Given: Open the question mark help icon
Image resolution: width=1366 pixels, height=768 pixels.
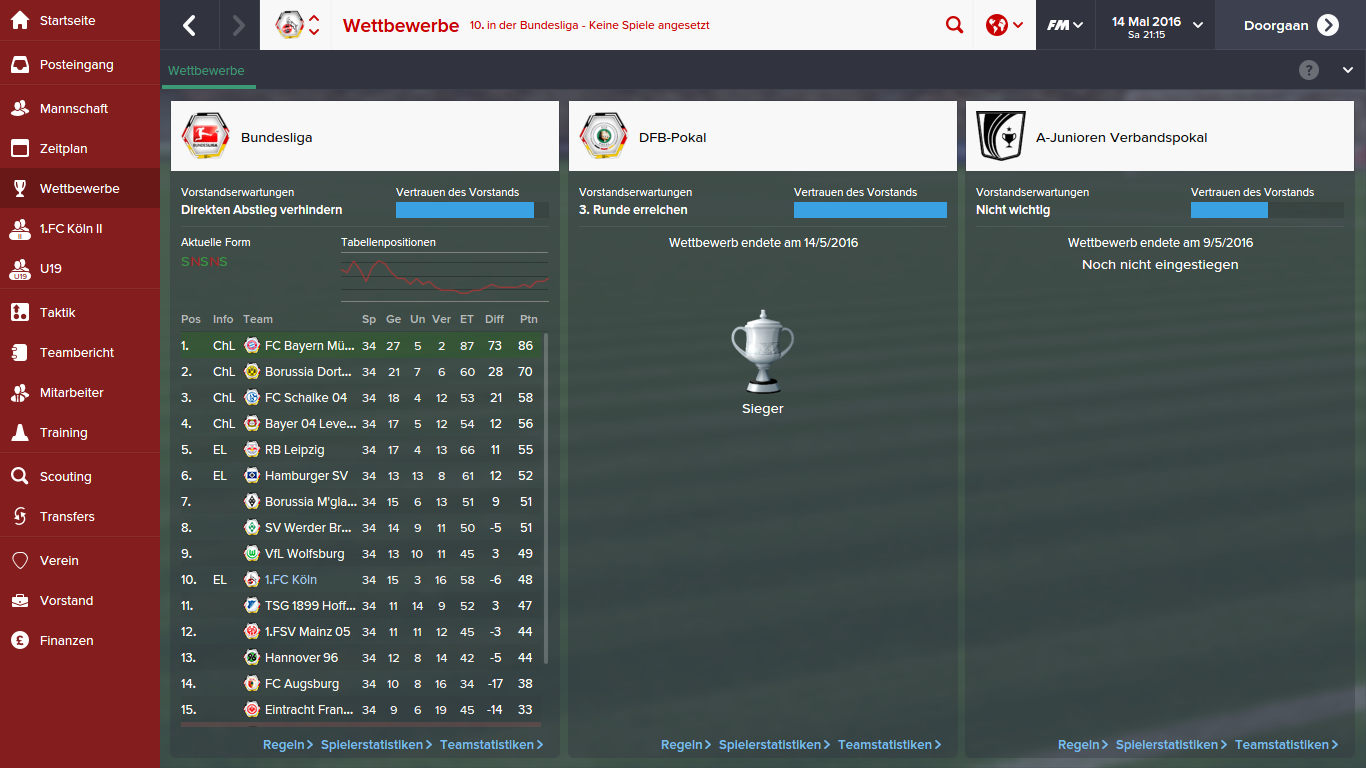Looking at the screenshot, I should point(1309,70).
